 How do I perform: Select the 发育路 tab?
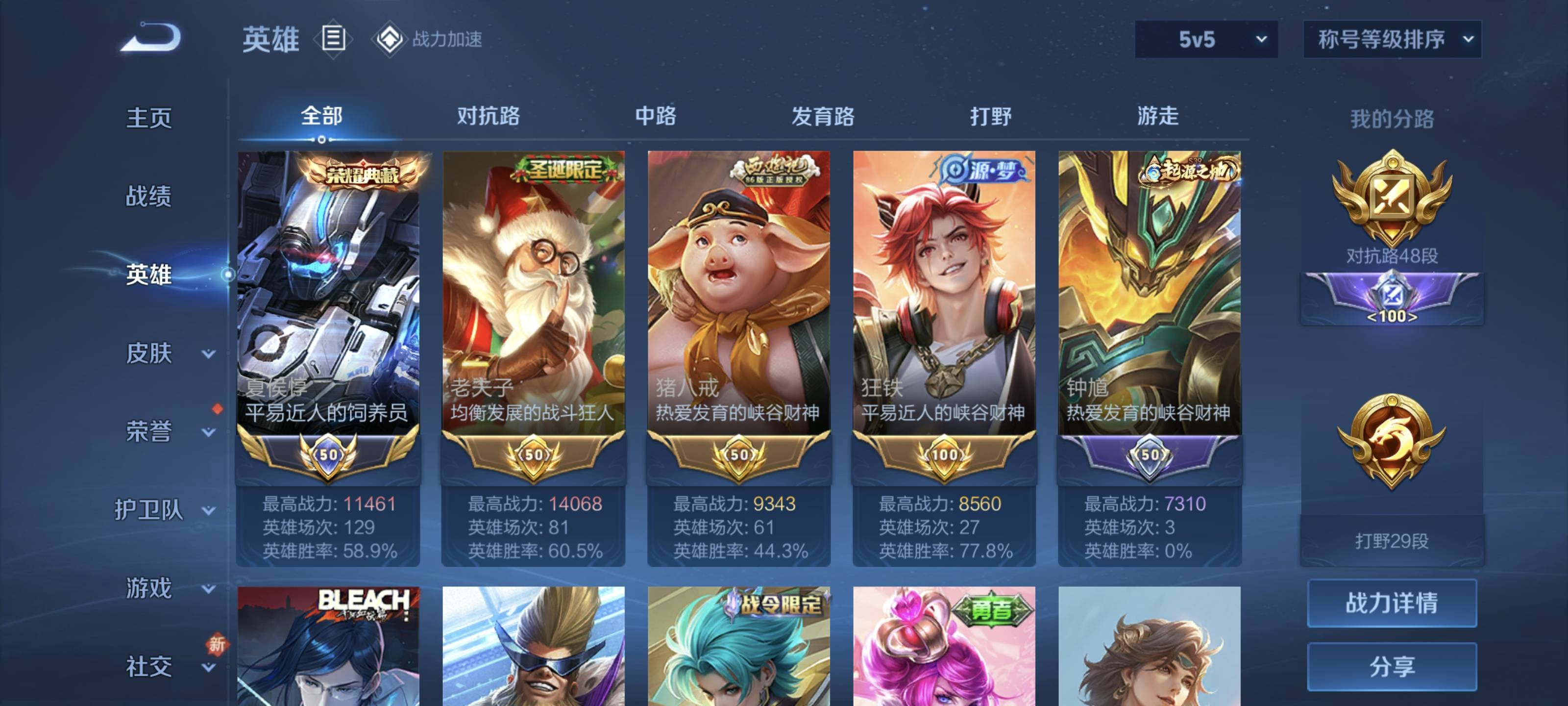(x=822, y=116)
